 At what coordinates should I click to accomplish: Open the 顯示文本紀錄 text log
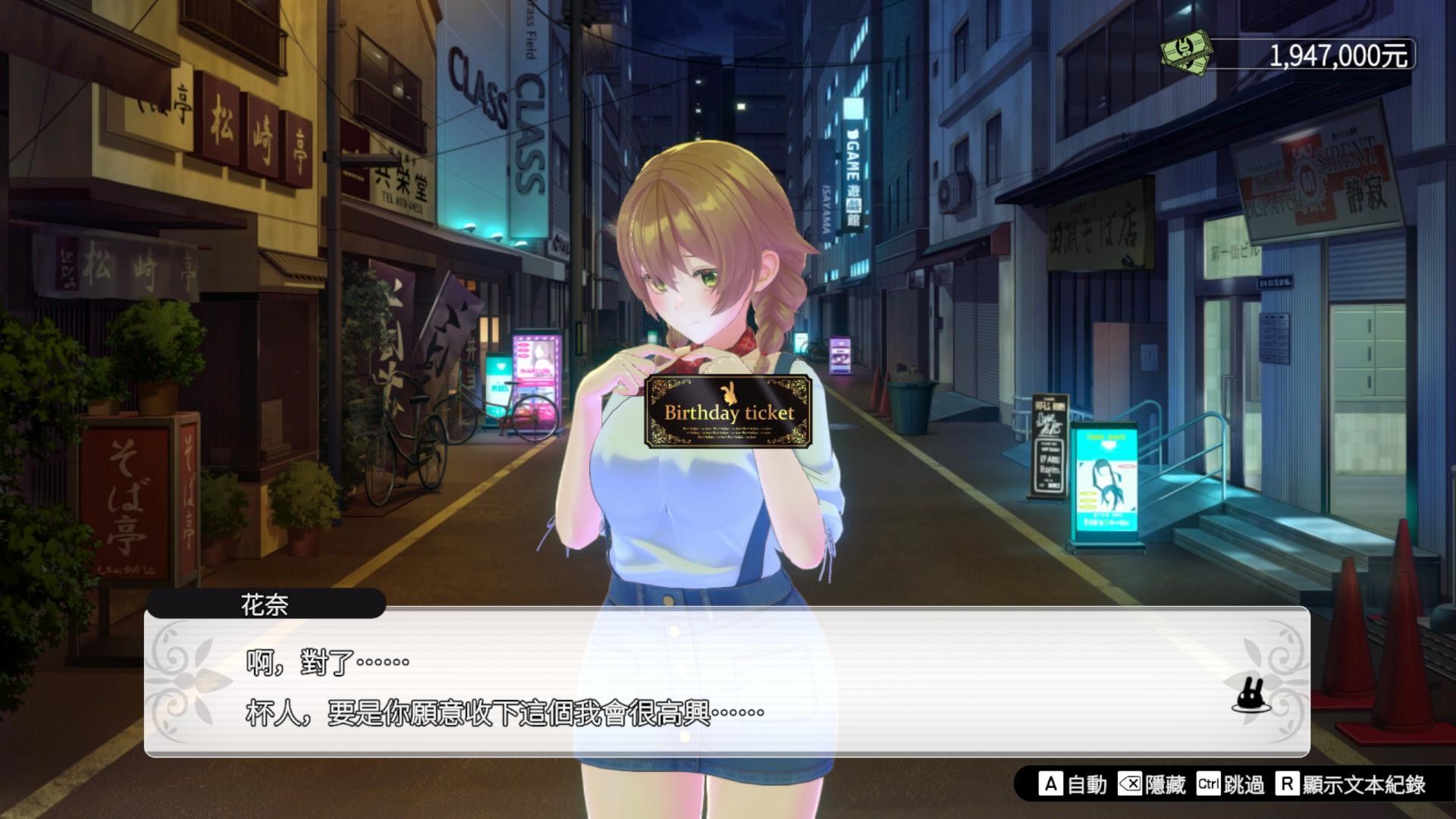1351,784
